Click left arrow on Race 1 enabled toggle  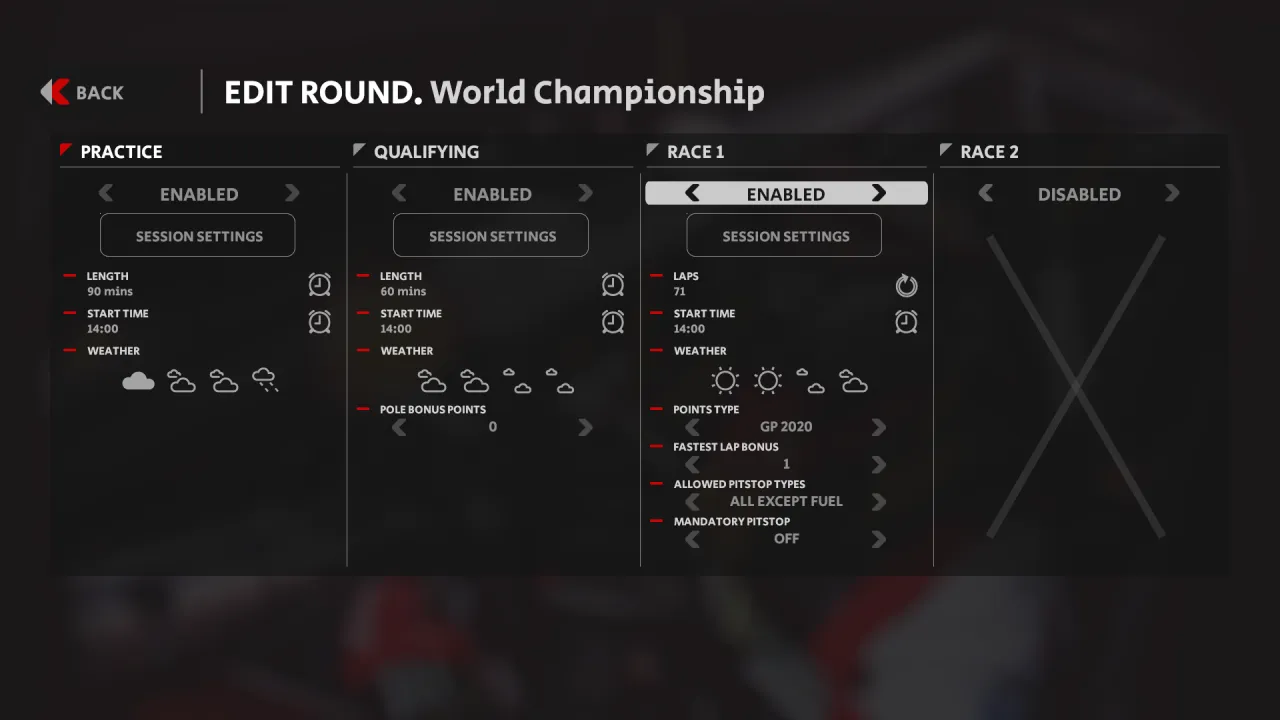(692, 193)
